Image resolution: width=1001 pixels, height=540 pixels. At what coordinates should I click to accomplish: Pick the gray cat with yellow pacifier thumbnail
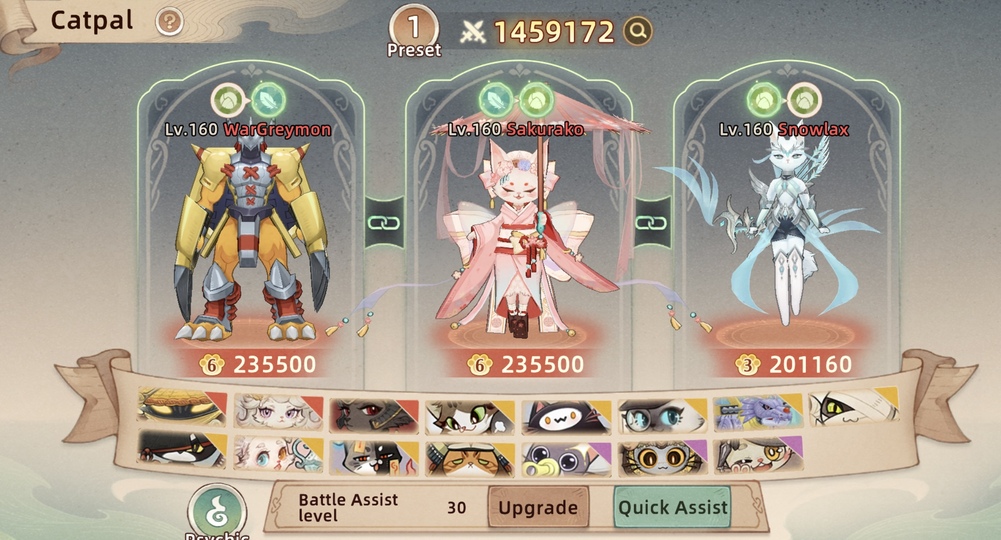click(x=564, y=457)
